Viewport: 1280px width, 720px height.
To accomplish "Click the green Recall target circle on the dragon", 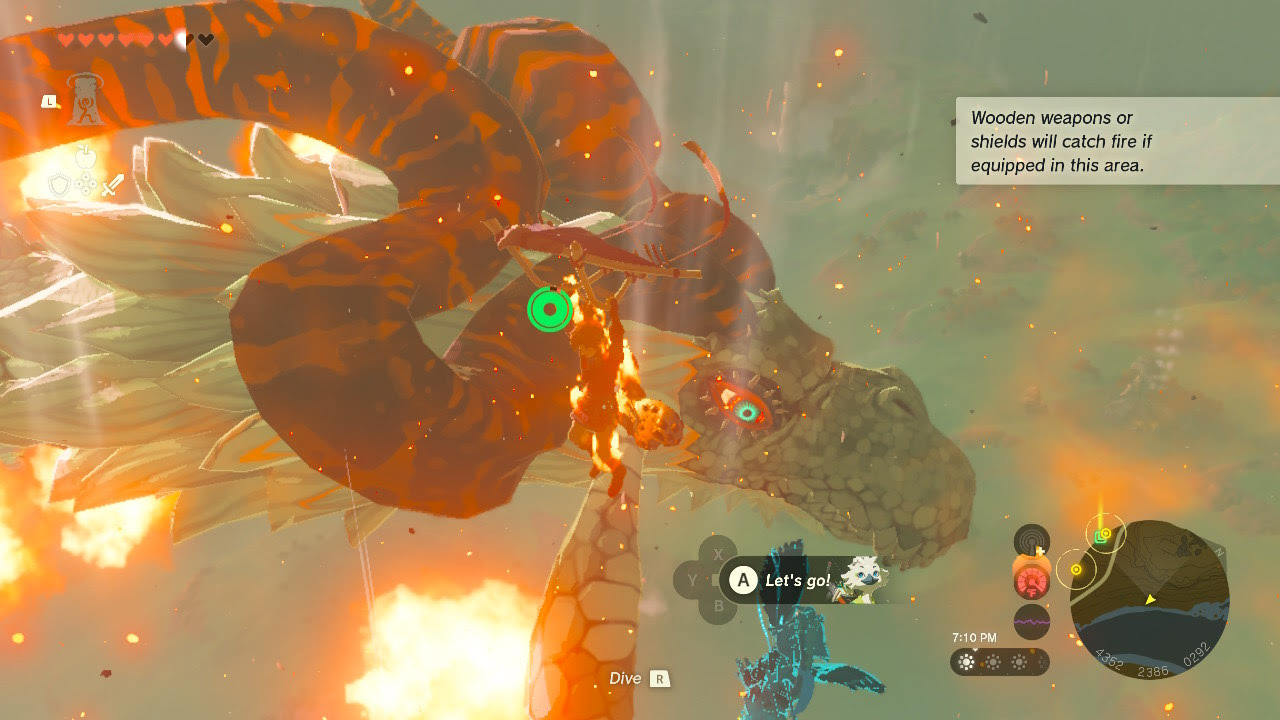I will coord(548,309).
